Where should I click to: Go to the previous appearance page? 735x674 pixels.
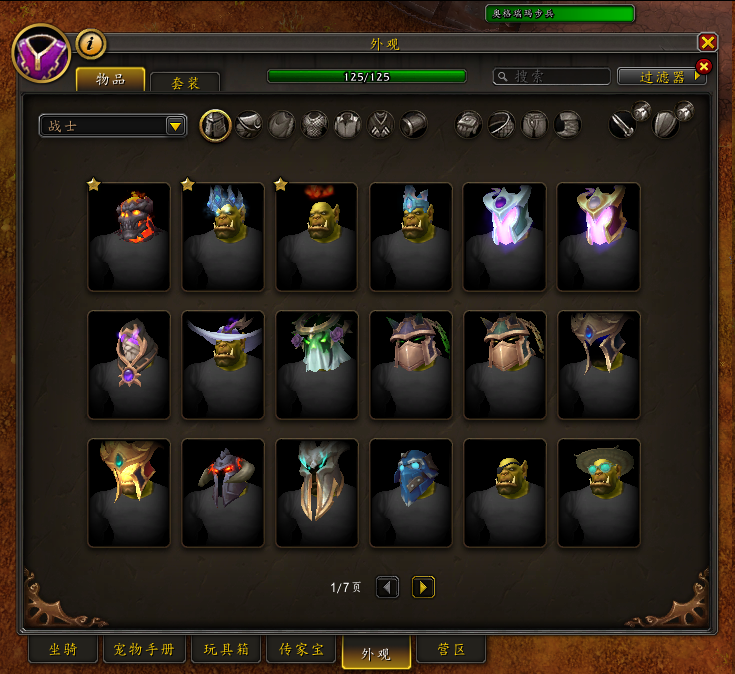[x=388, y=587]
